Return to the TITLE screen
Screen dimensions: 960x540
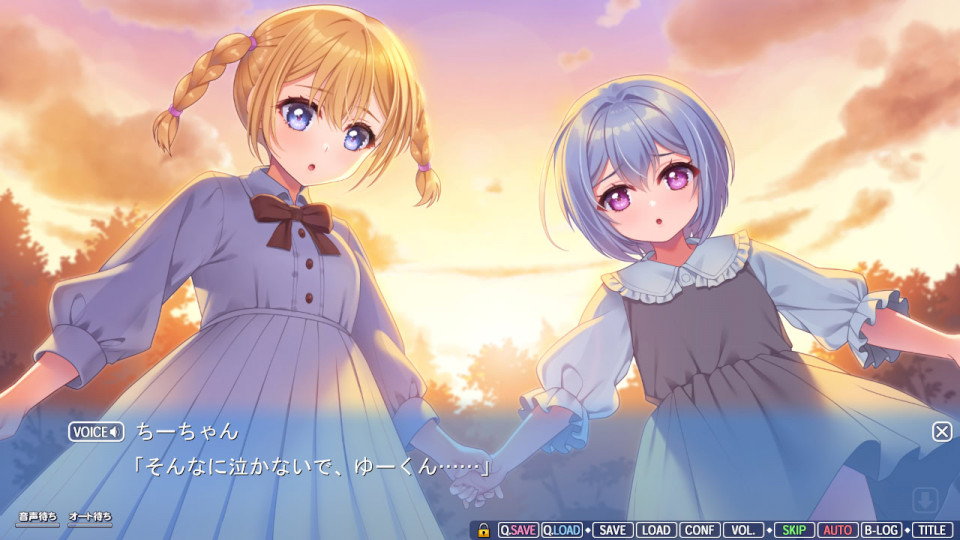(x=932, y=530)
